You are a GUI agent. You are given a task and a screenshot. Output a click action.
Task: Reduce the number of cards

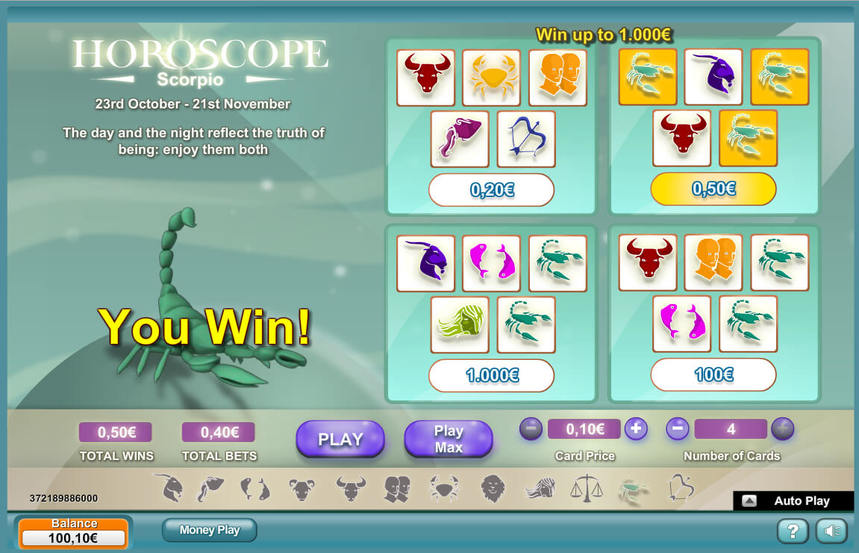pos(677,429)
